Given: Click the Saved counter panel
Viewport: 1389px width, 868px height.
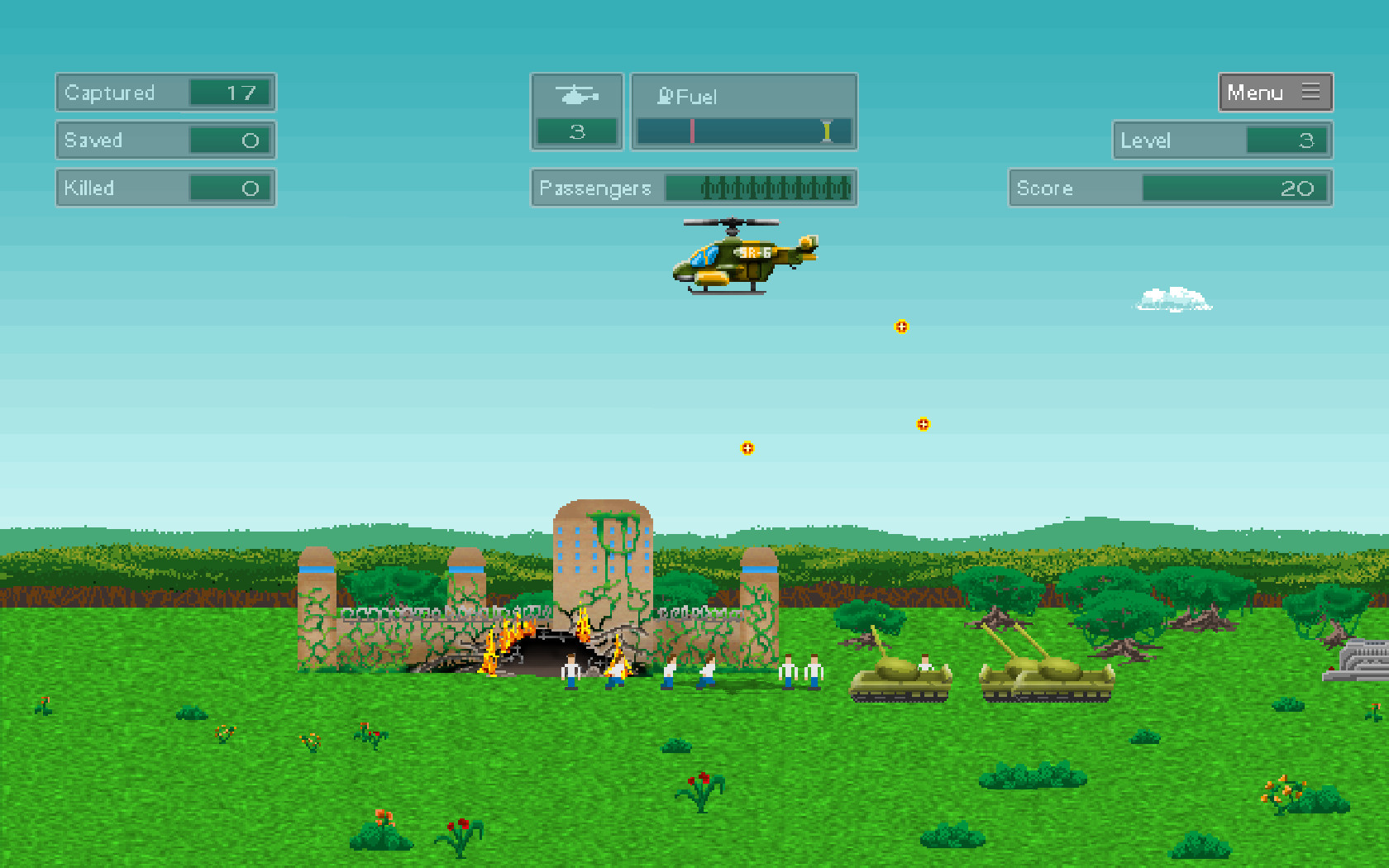Looking at the screenshot, I should 165,140.
